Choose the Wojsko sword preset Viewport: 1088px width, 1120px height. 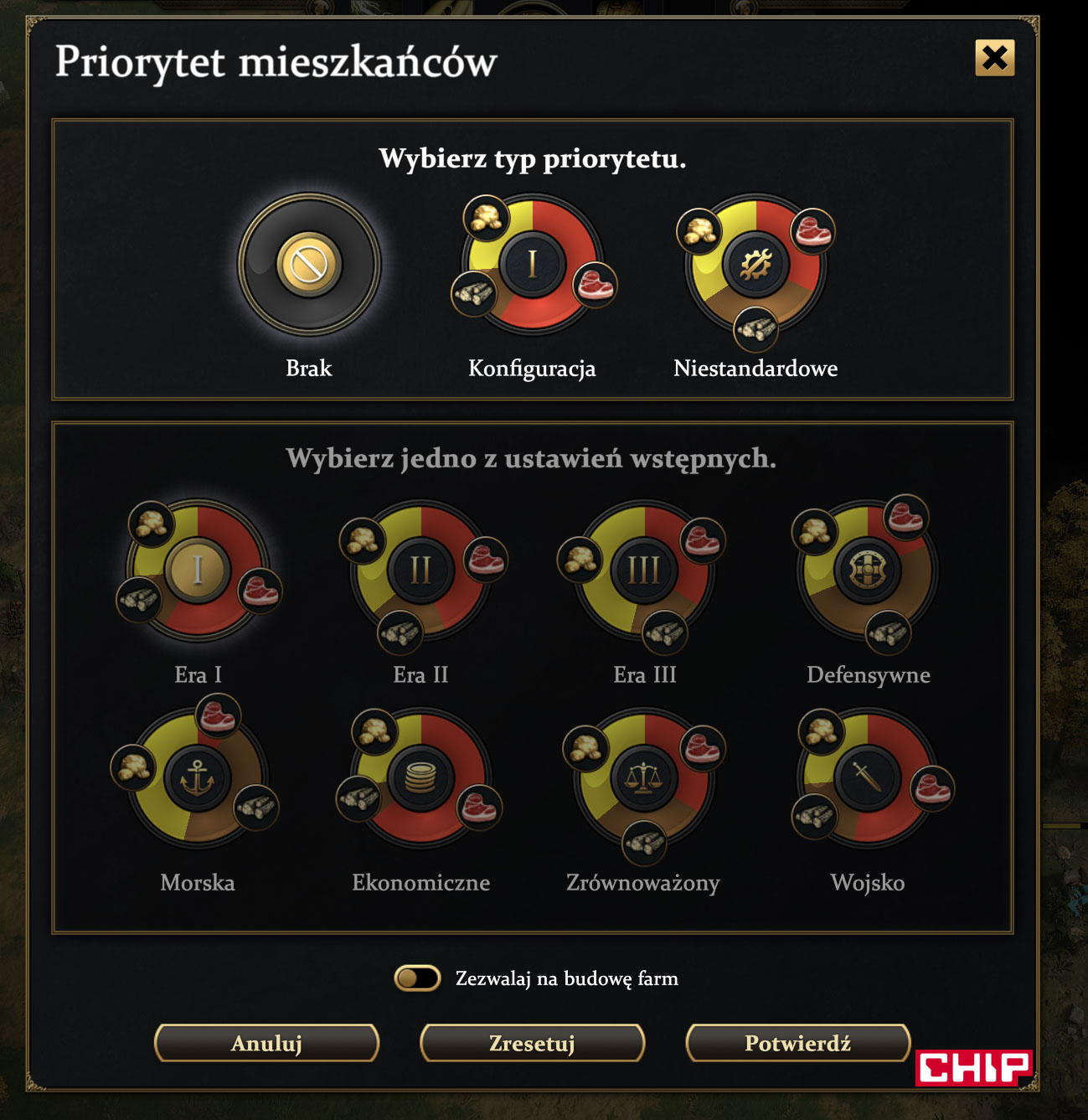(868, 778)
